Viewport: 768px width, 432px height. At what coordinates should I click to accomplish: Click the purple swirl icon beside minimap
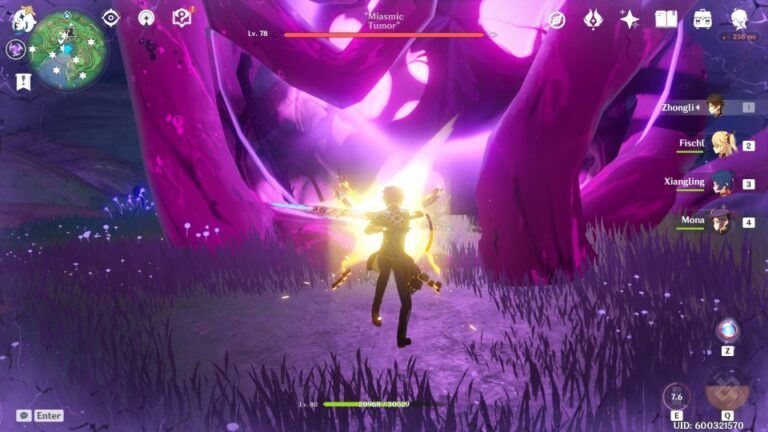[16, 49]
